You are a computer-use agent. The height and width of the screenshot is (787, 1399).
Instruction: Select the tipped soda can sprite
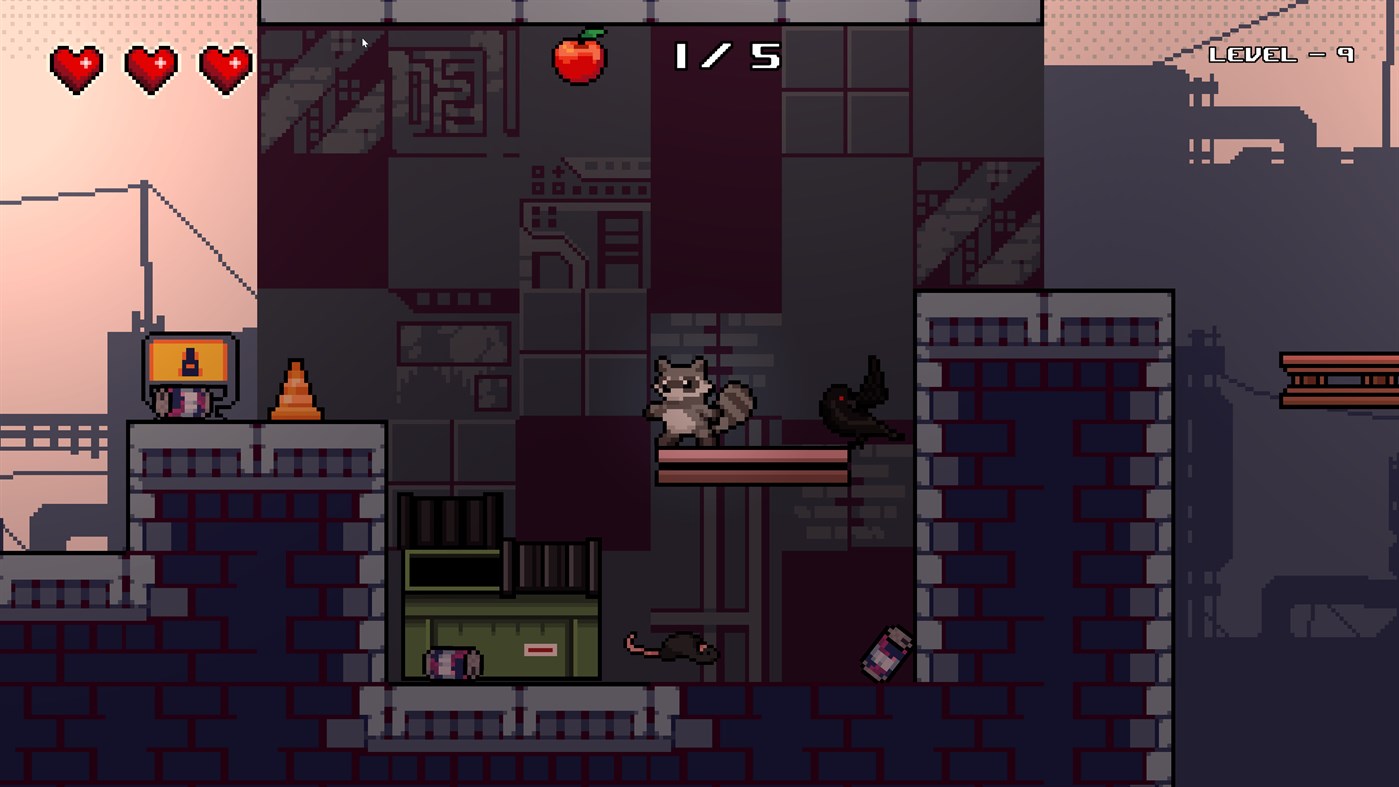(x=882, y=653)
